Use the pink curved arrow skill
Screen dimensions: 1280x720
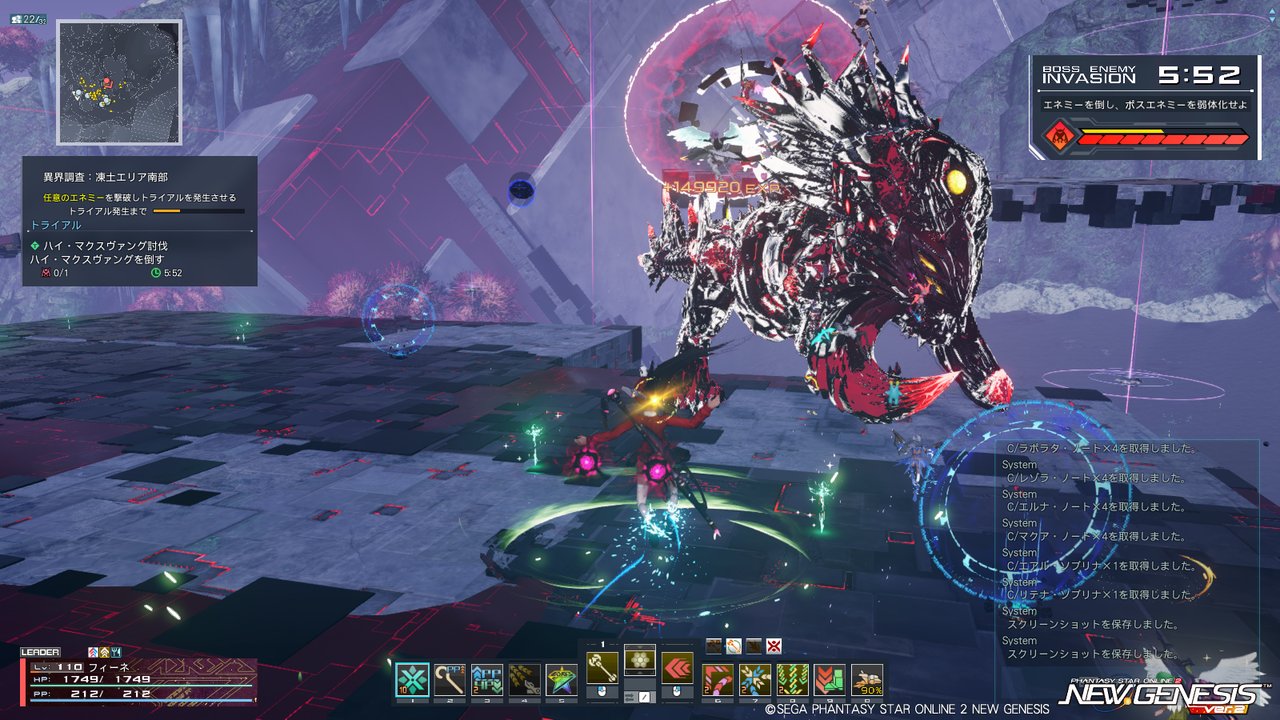click(717, 680)
